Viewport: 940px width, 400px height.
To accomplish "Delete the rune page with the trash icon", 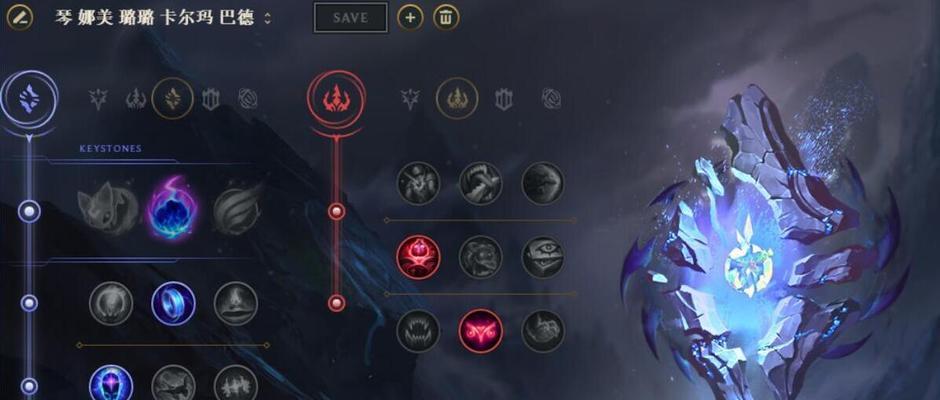I will [446, 17].
